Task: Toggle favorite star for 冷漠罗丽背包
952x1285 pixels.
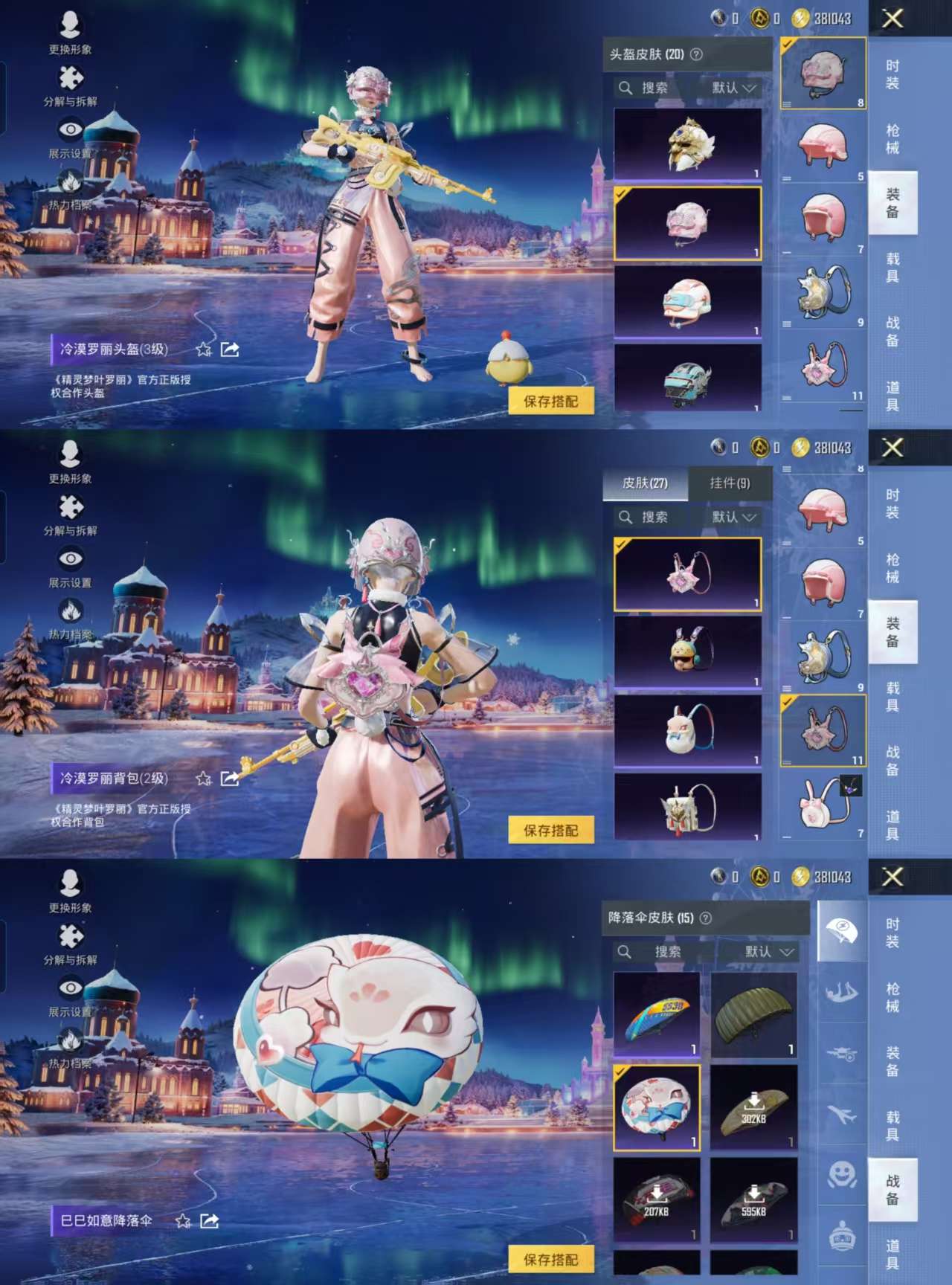Action: [x=203, y=779]
